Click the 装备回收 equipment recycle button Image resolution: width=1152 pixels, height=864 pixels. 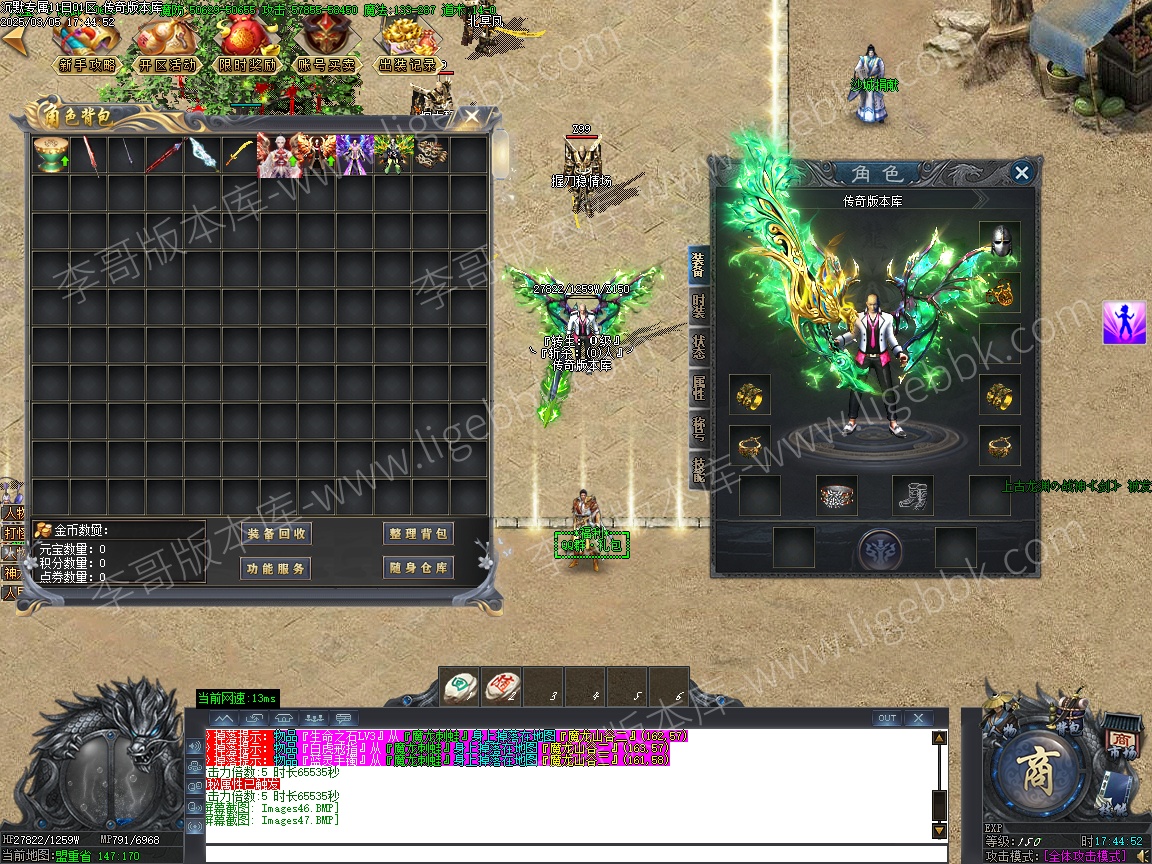(277, 534)
